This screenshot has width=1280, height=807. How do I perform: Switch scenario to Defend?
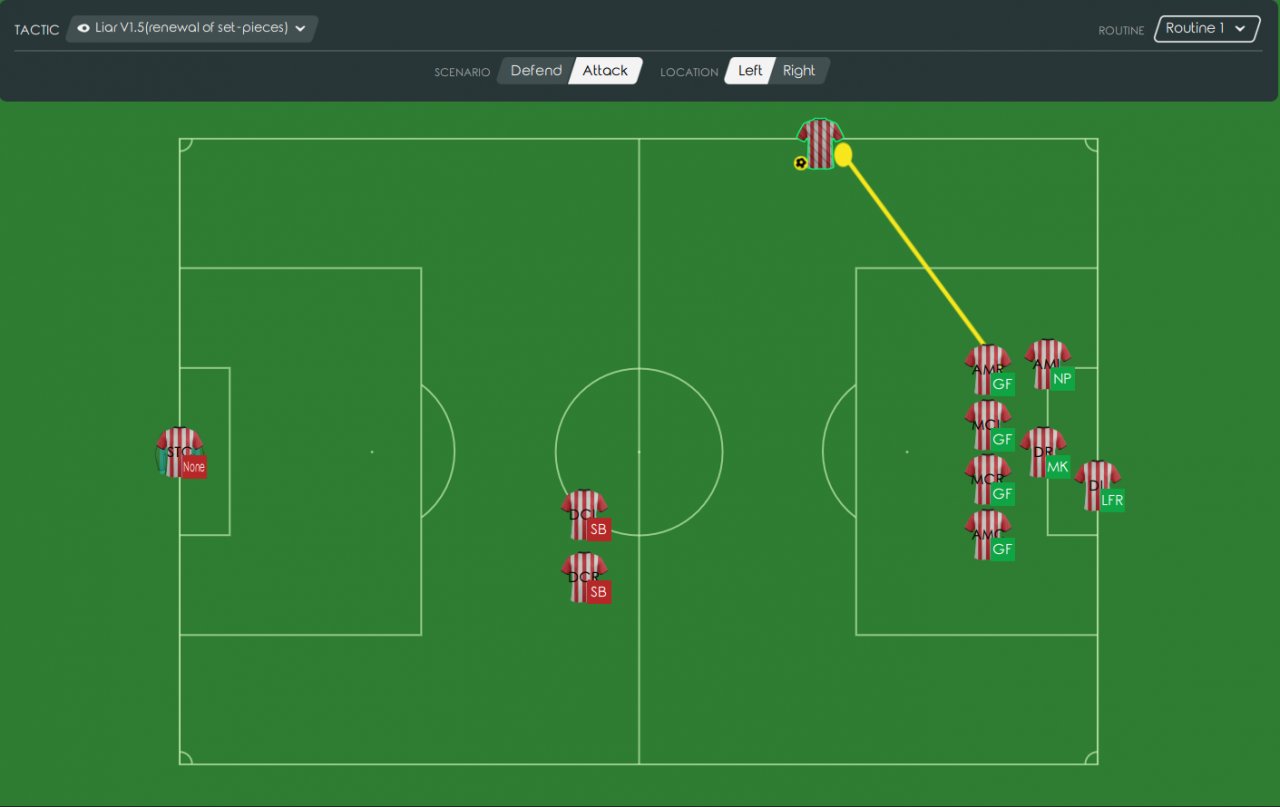535,71
